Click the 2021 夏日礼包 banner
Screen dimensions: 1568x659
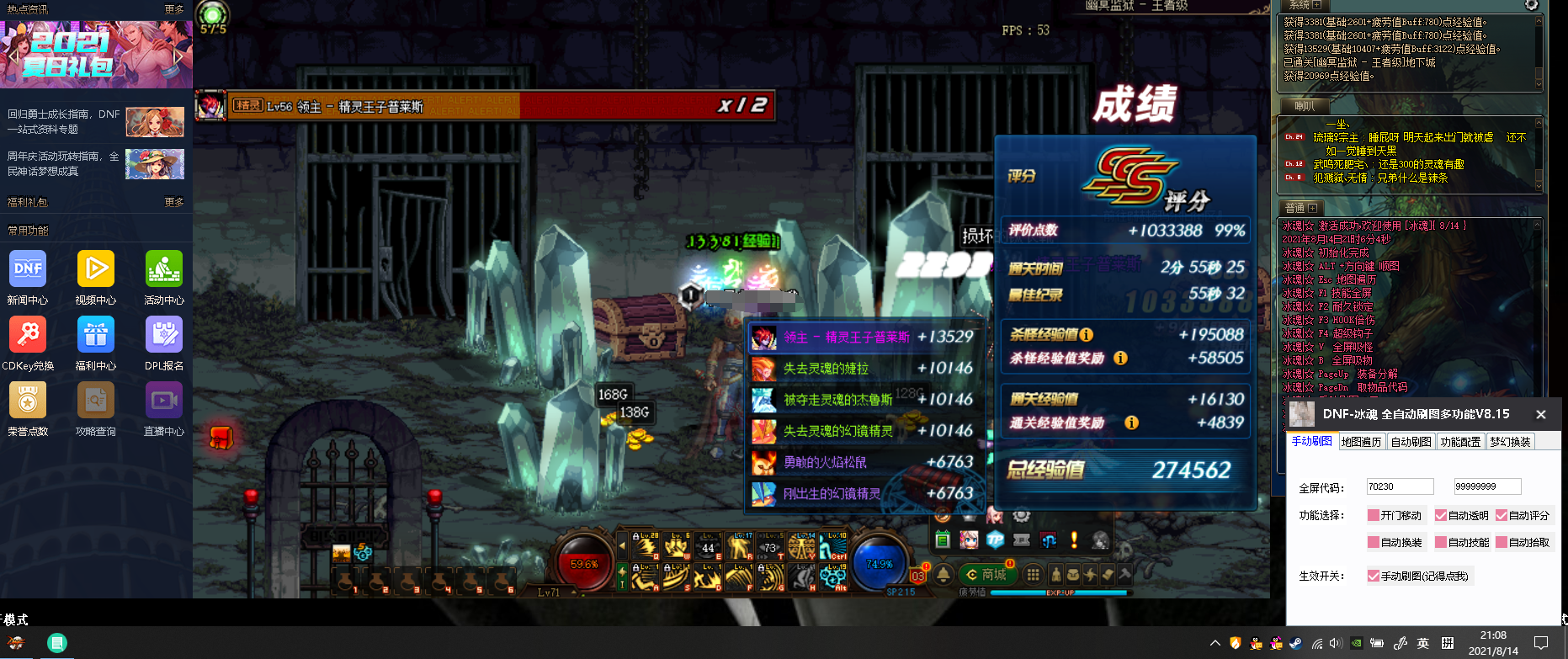pos(96,55)
